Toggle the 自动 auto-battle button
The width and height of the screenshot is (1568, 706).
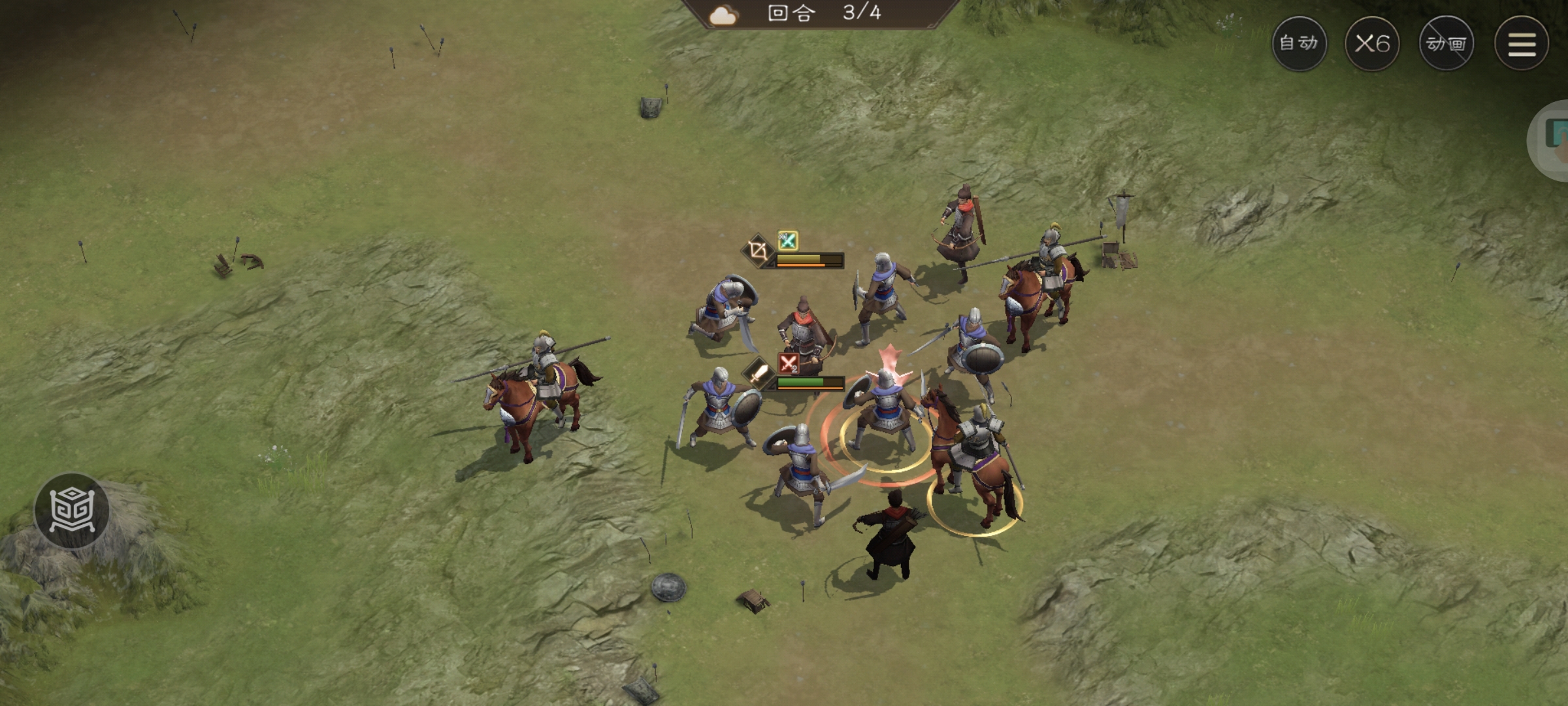1299,44
